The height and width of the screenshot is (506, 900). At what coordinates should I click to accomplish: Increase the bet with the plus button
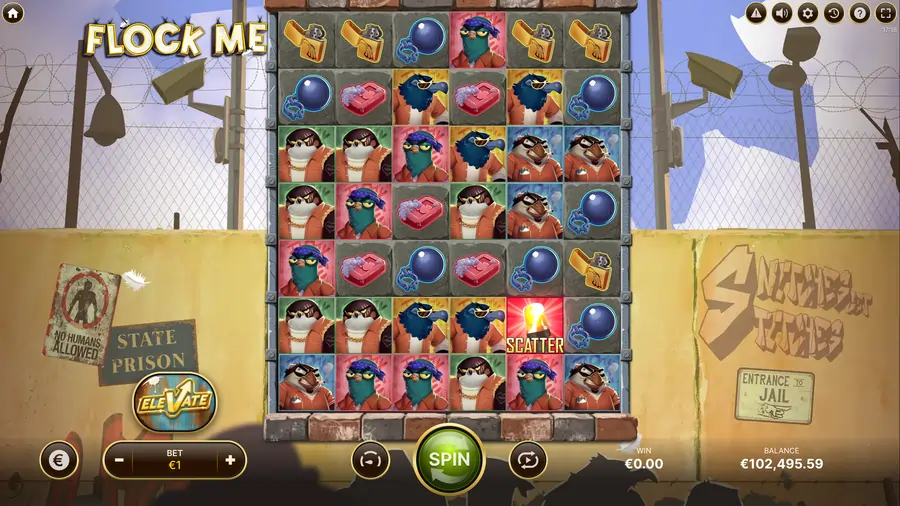(230, 460)
